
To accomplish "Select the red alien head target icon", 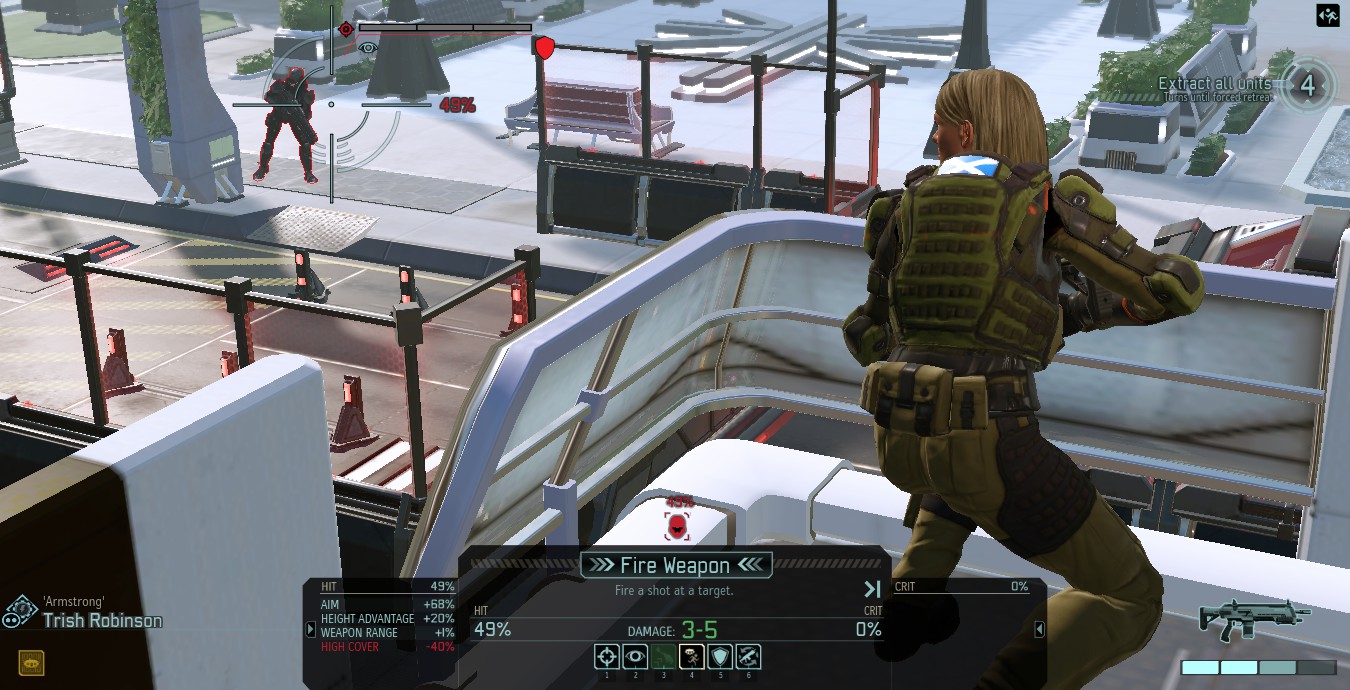I will [678, 526].
